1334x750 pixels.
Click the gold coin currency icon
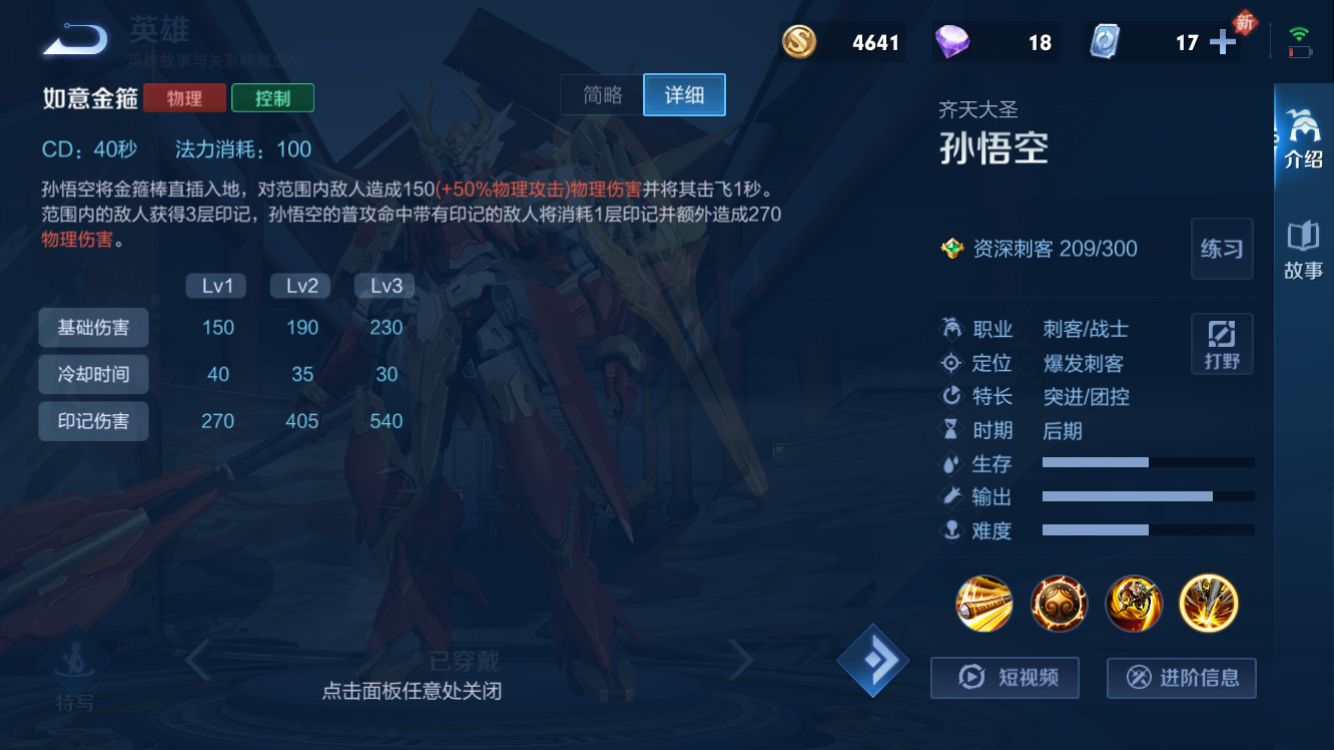click(800, 41)
